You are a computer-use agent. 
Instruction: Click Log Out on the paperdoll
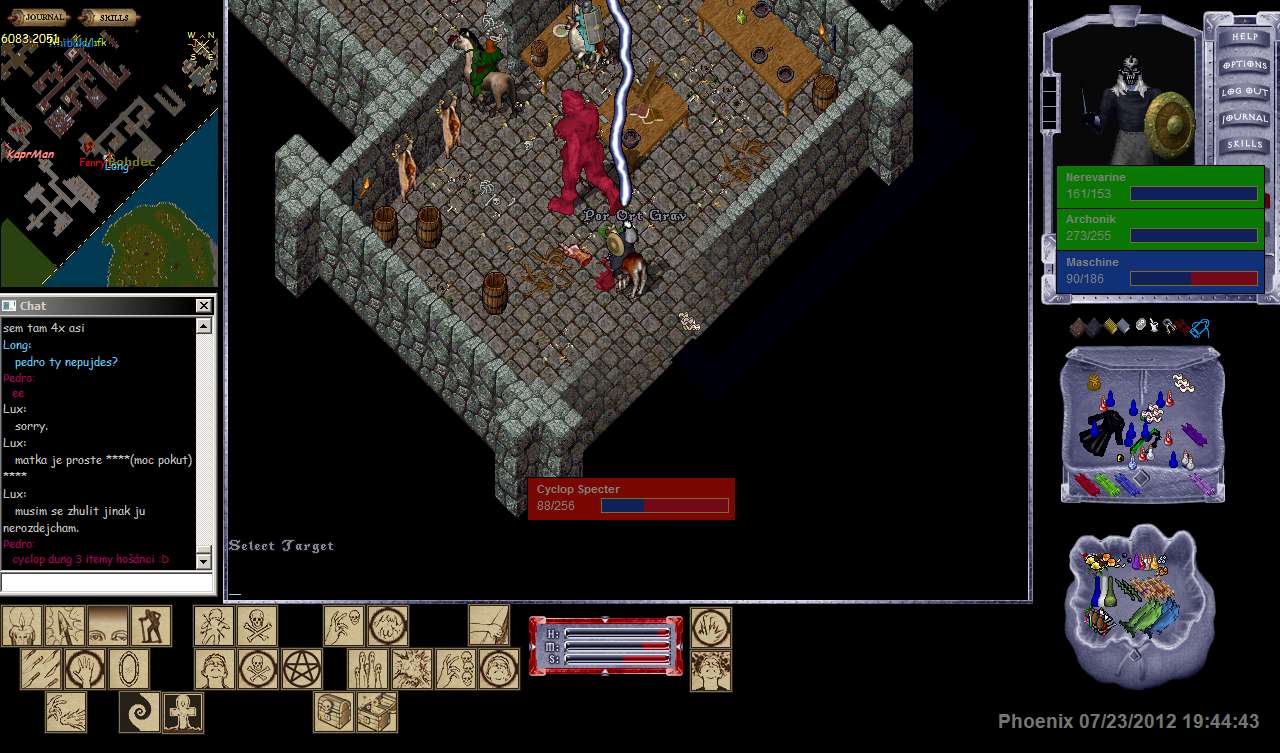[x=1244, y=91]
